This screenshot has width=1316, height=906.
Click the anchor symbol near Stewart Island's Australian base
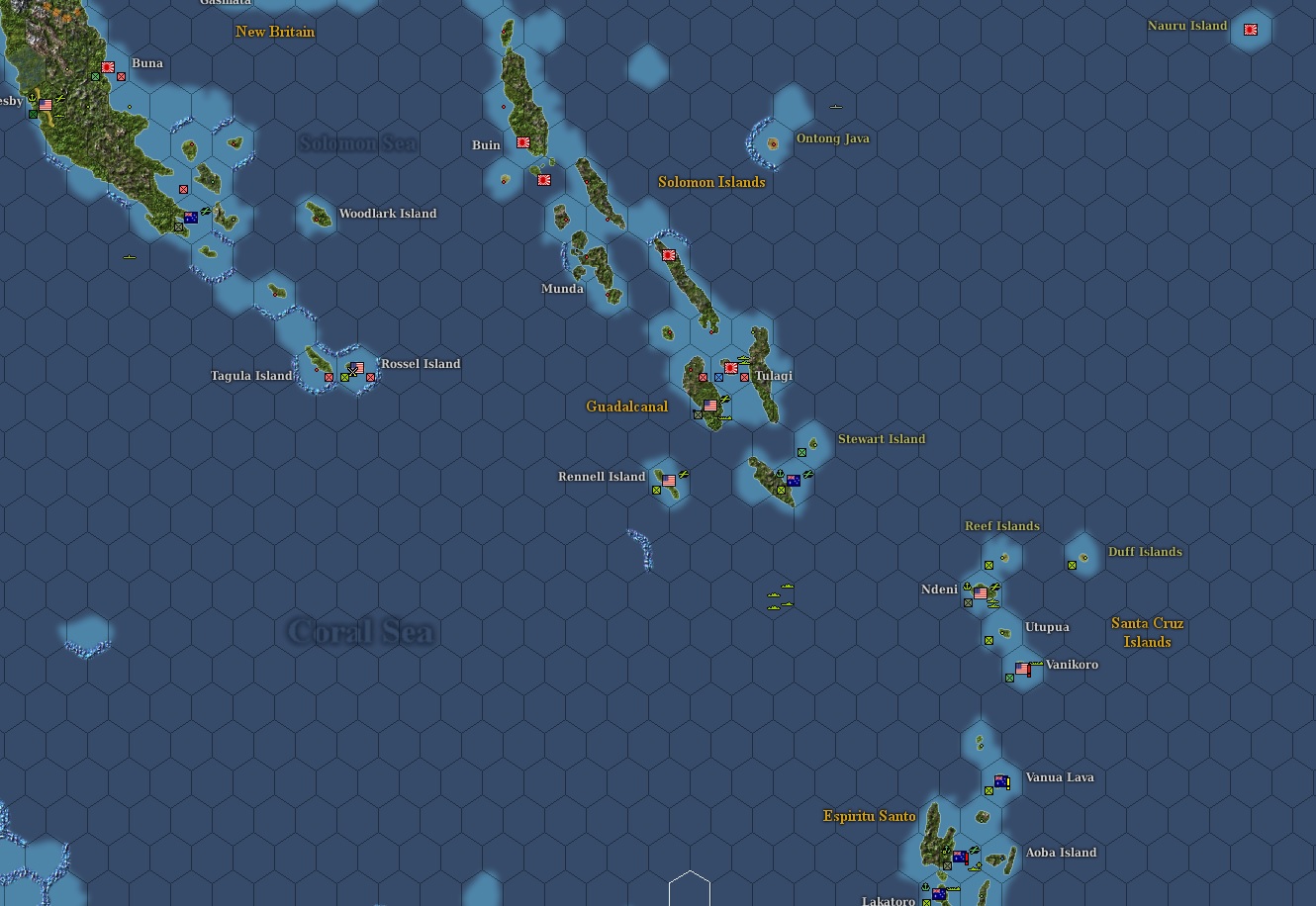[780, 473]
